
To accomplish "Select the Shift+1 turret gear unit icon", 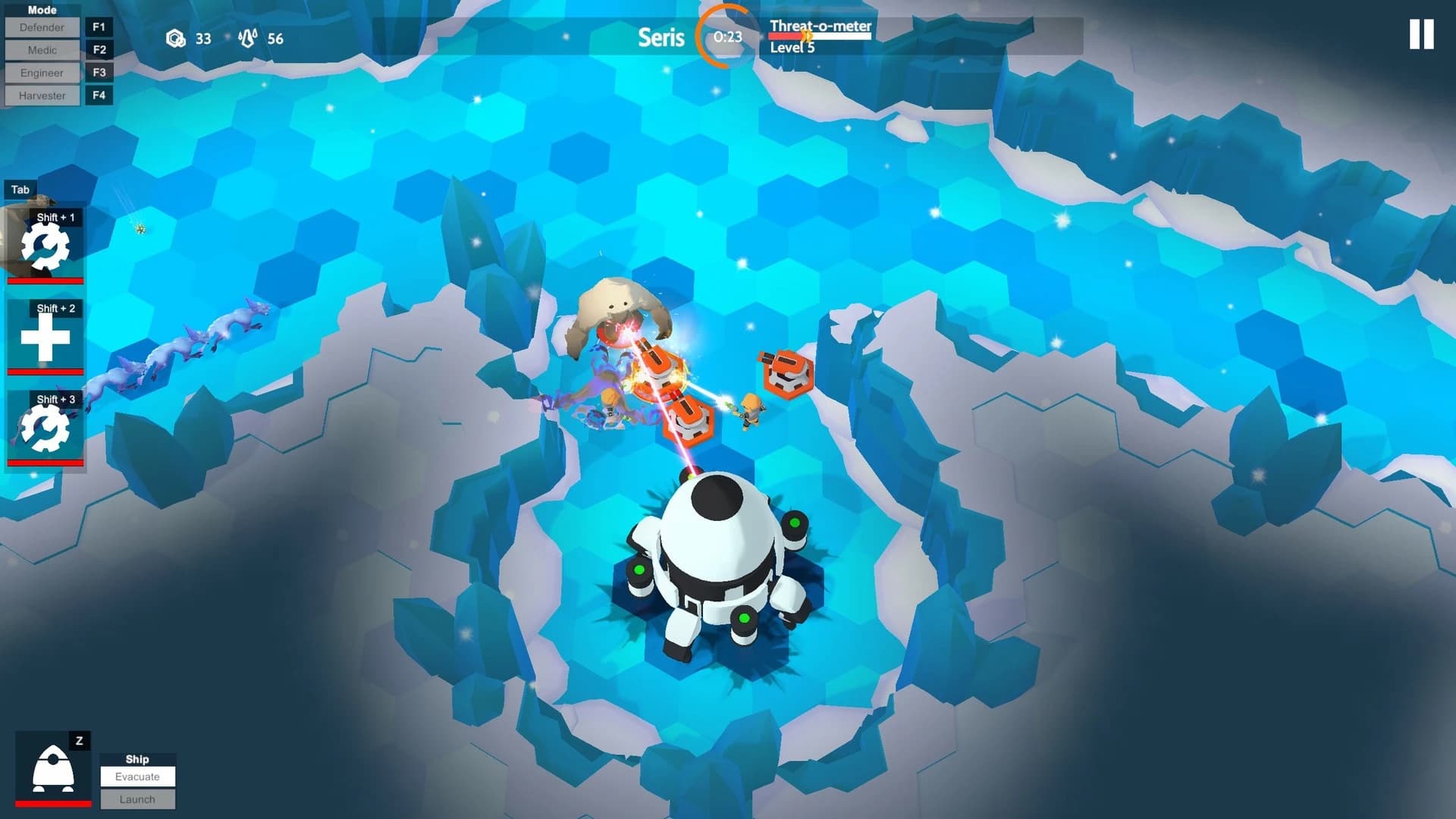I will (45, 246).
